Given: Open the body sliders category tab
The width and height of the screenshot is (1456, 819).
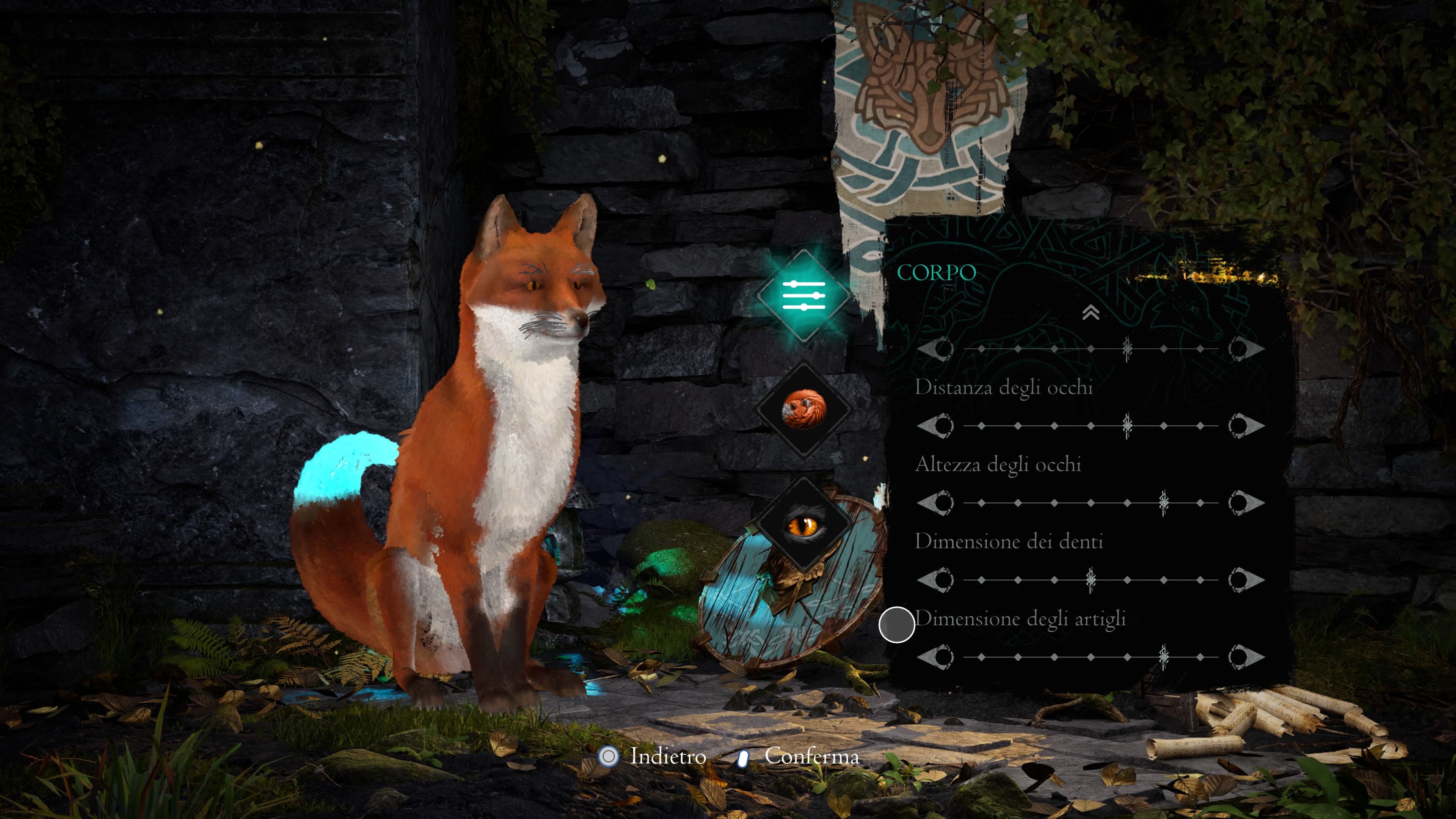Looking at the screenshot, I should [x=804, y=295].
